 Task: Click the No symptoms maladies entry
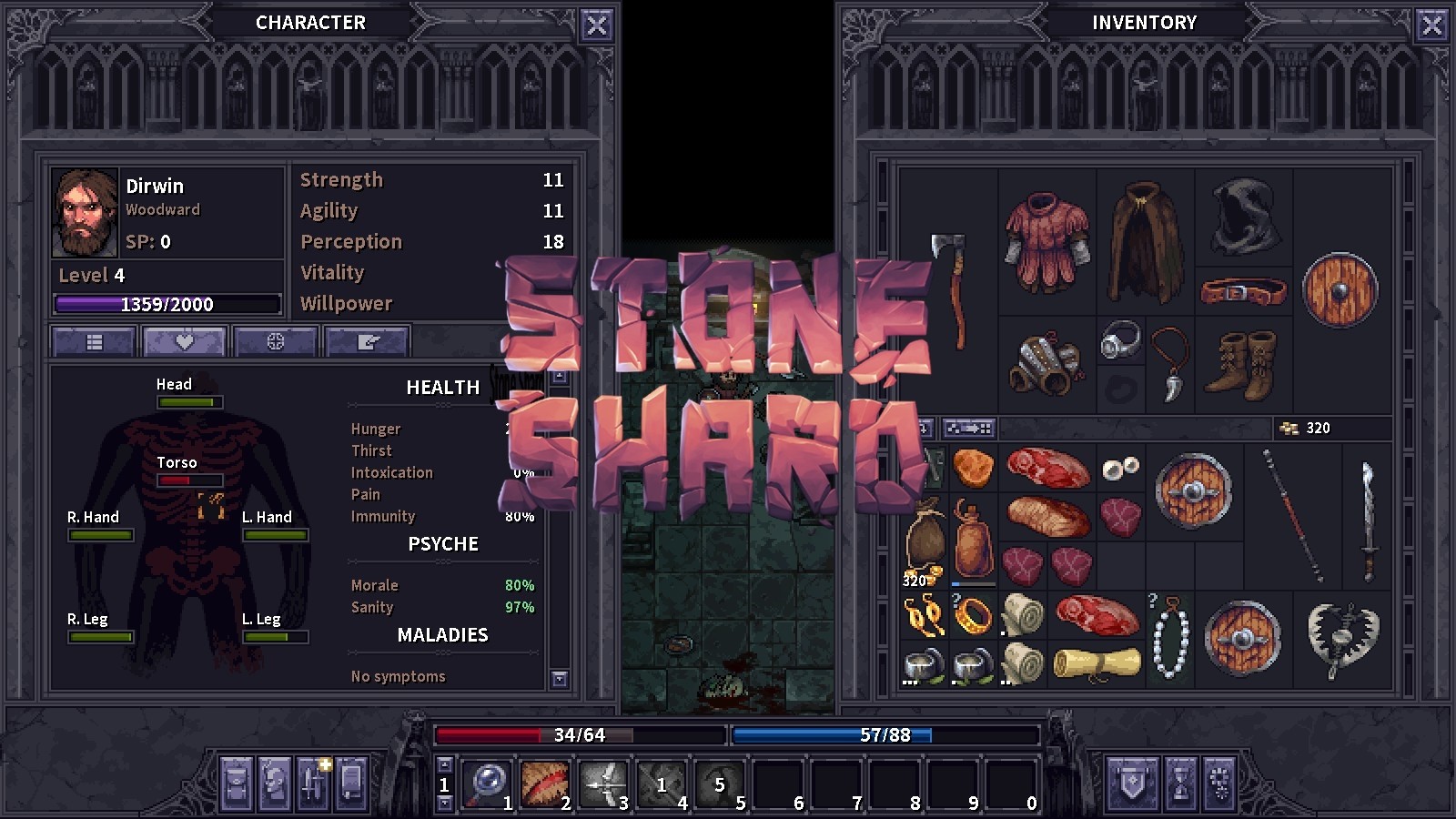coord(398,676)
